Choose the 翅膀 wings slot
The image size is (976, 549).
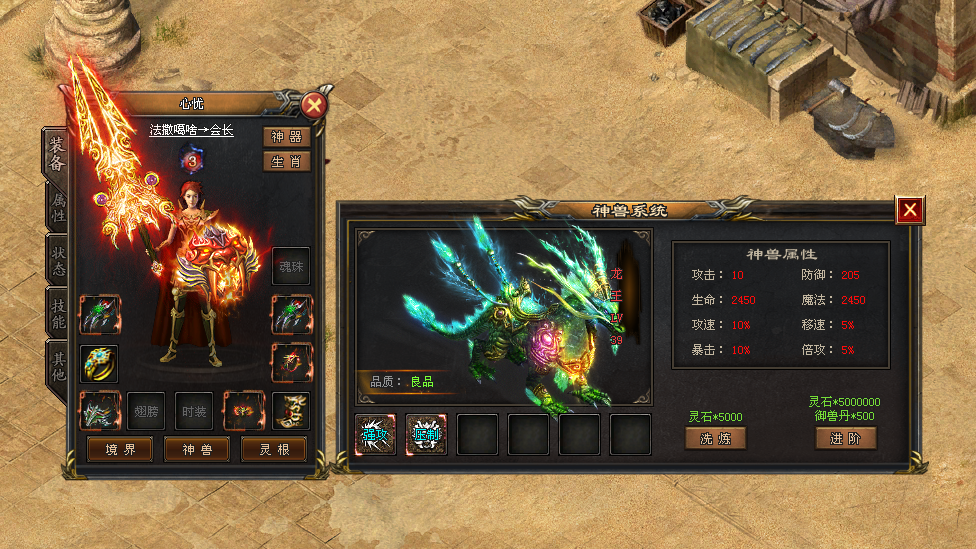146,411
